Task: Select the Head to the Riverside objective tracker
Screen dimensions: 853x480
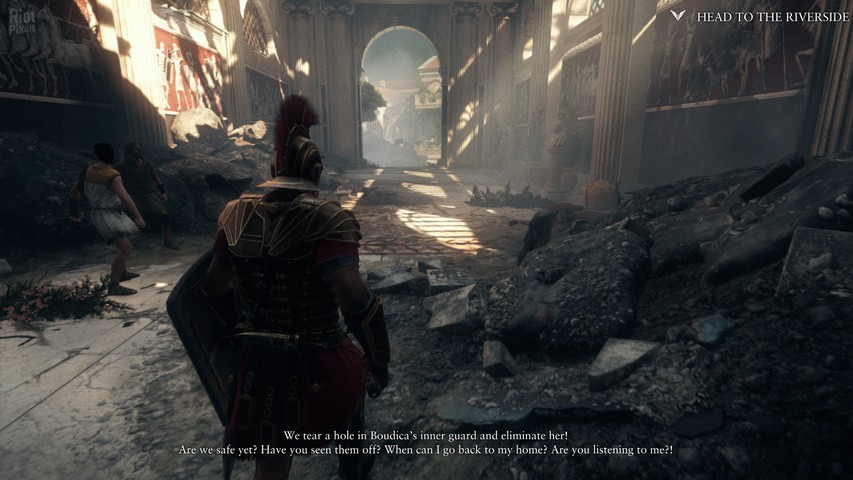Action: (x=761, y=16)
